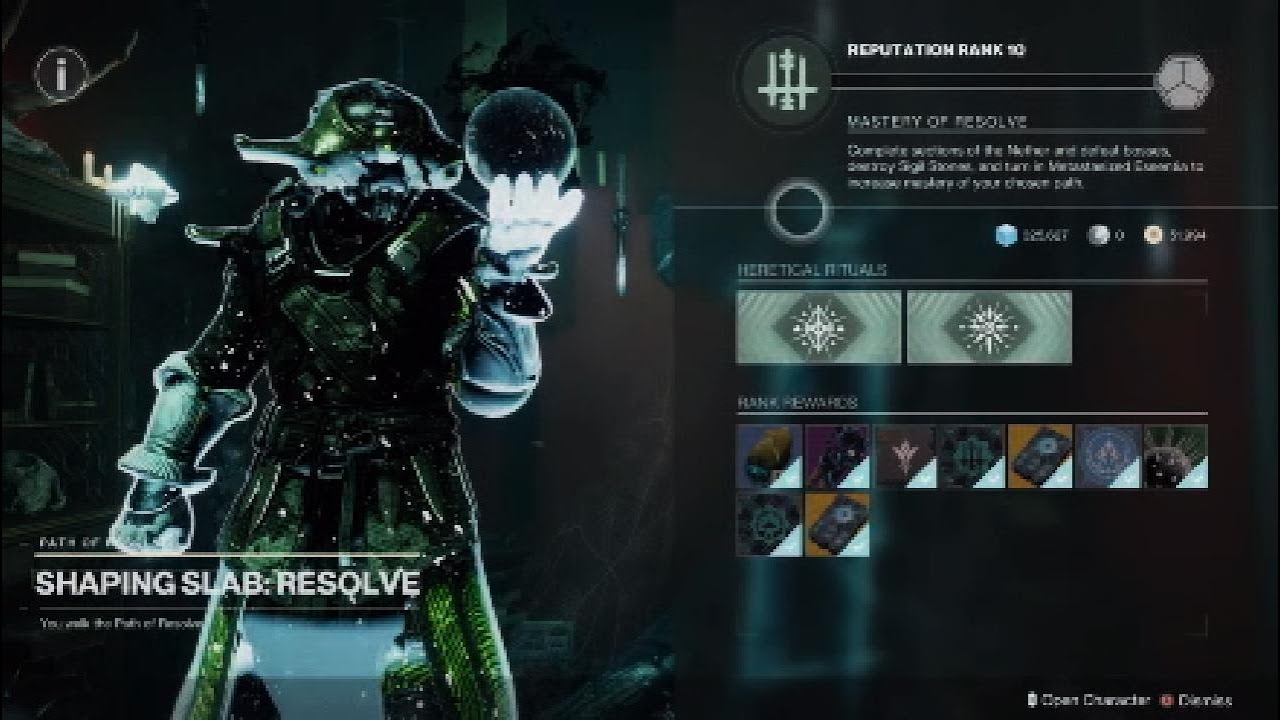The image size is (1280, 720).
Task: Choose the brown emblem rank reward
Action: [x=906, y=456]
